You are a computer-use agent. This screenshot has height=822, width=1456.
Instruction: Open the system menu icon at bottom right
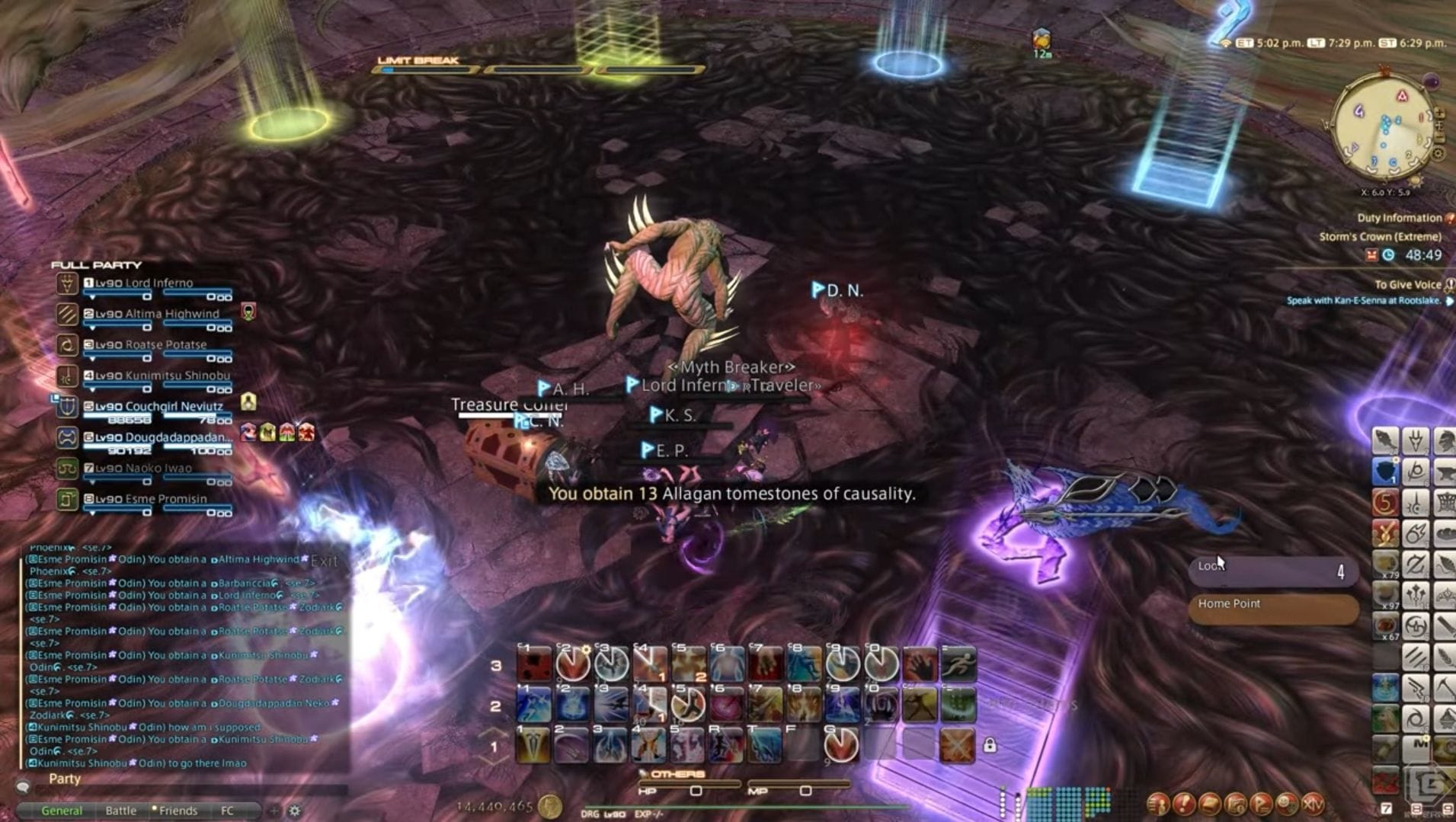click(x=1313, y=804)
